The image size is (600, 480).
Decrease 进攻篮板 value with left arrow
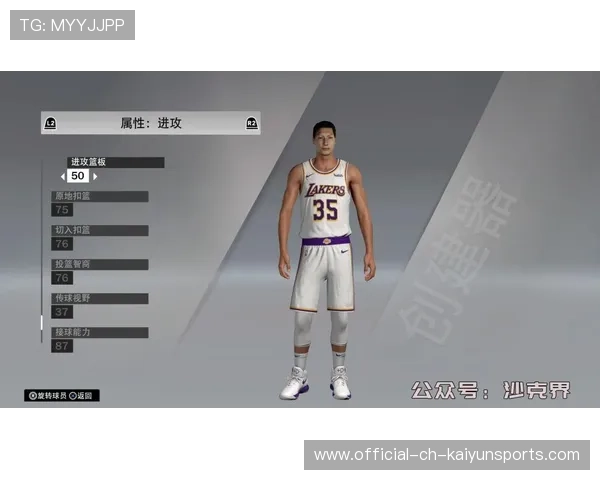point(63,177)
